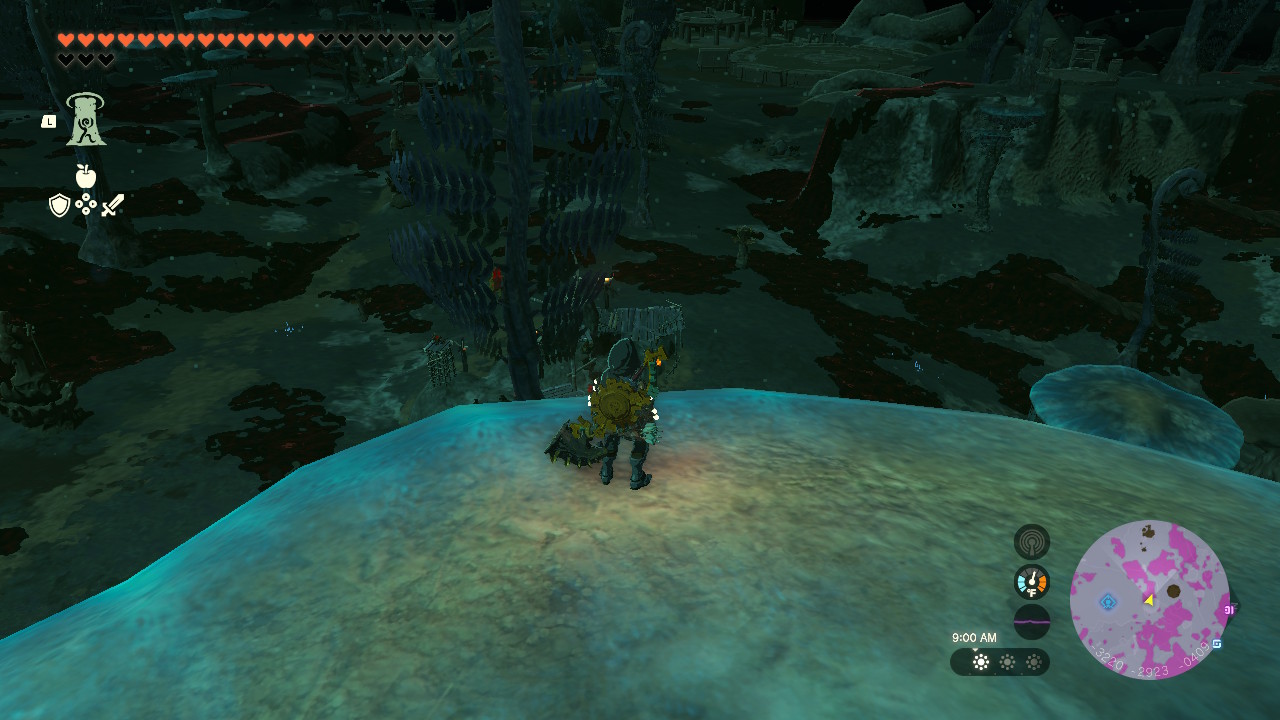Screen dimensions: 1280x720
Task: Click the 9:00 AM time display
Action: (974, 636)
